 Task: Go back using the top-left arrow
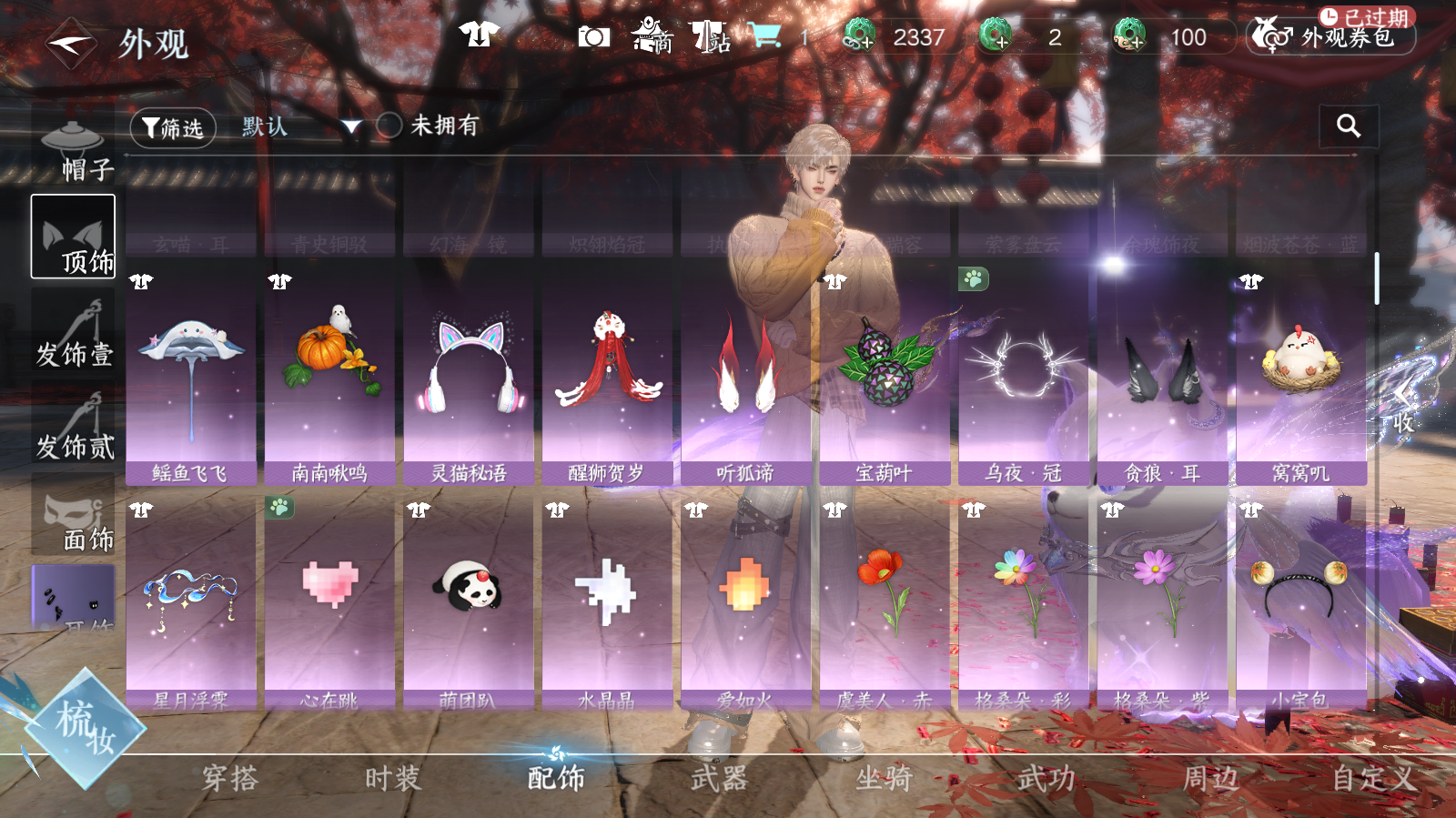click(71, 43)
